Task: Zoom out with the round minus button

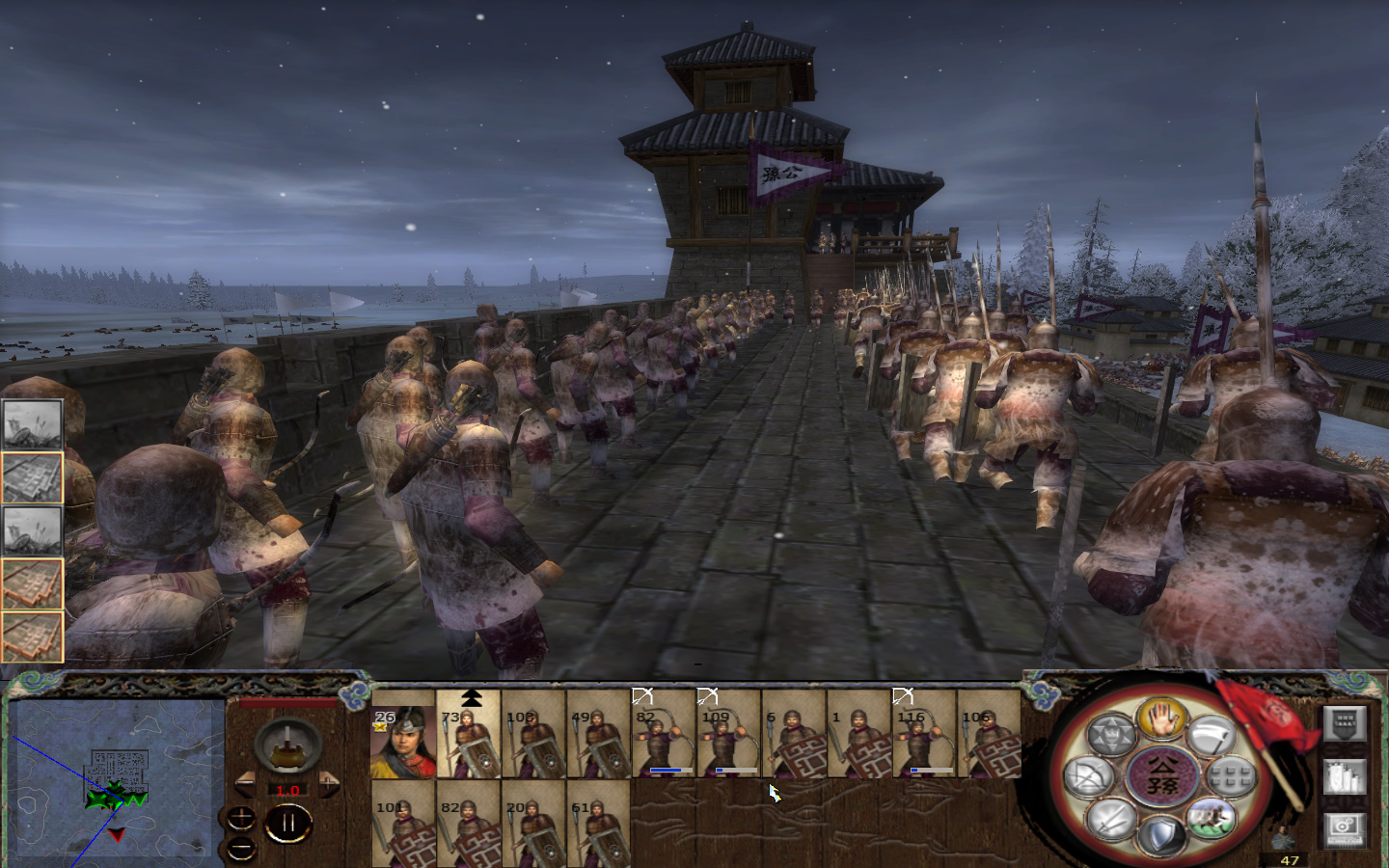Action: tap(241, 851)
